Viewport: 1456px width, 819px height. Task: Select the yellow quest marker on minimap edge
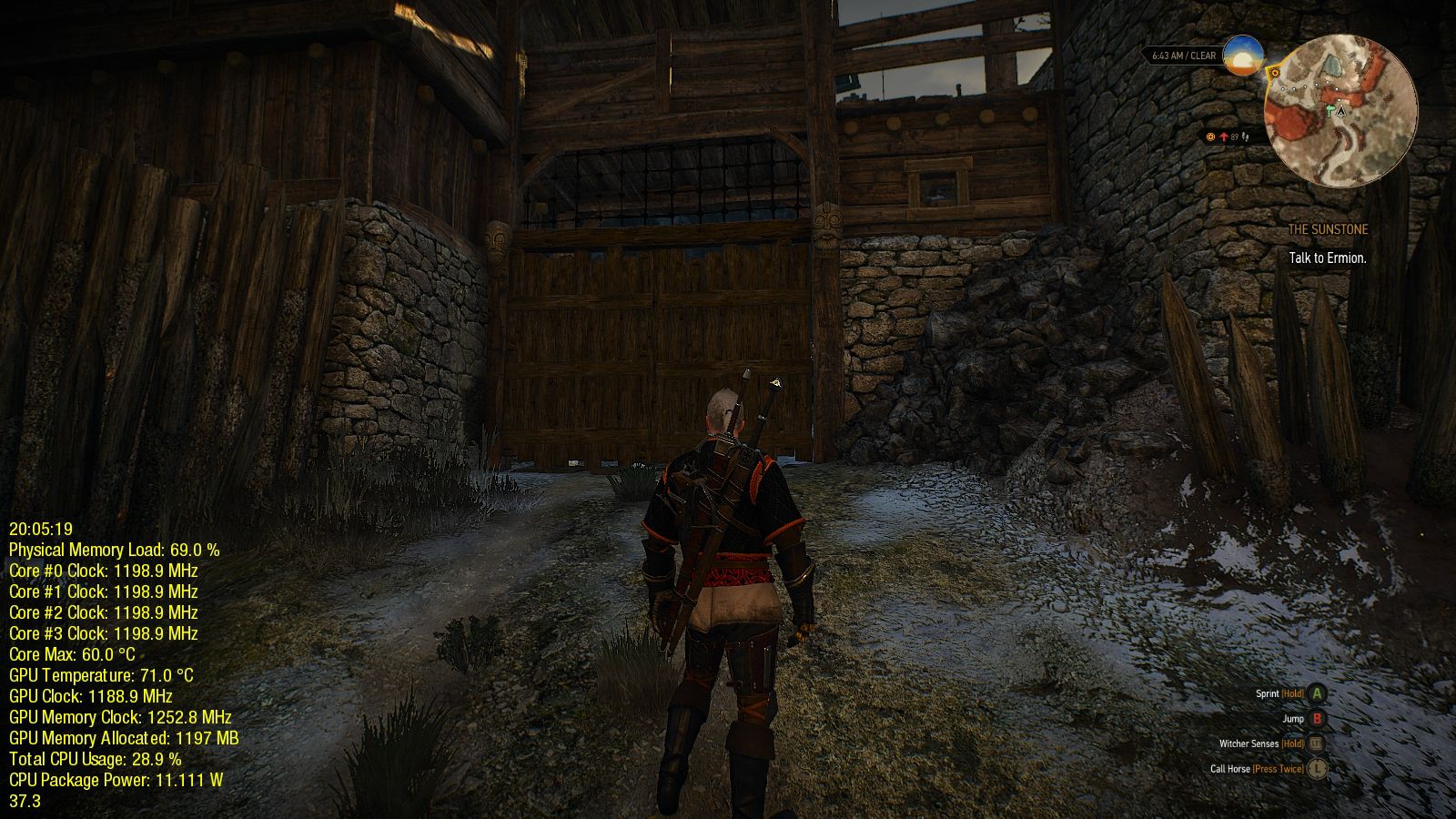(1274, 72)
